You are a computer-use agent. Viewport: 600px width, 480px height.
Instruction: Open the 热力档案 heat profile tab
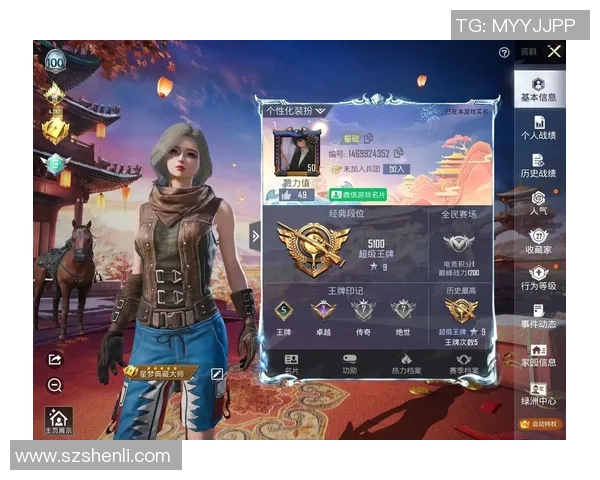pos(405,364)
